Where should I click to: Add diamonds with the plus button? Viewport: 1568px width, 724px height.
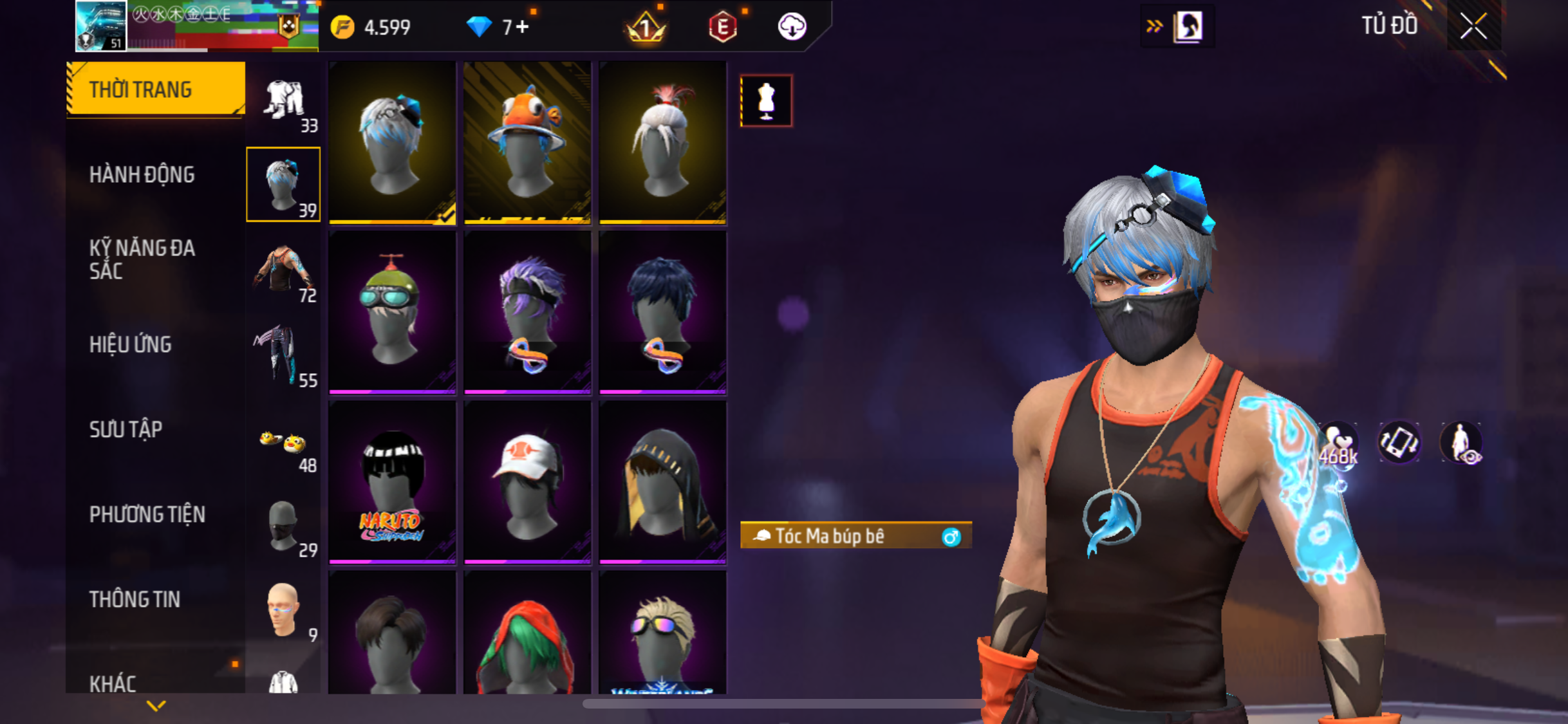pos(522,27)
